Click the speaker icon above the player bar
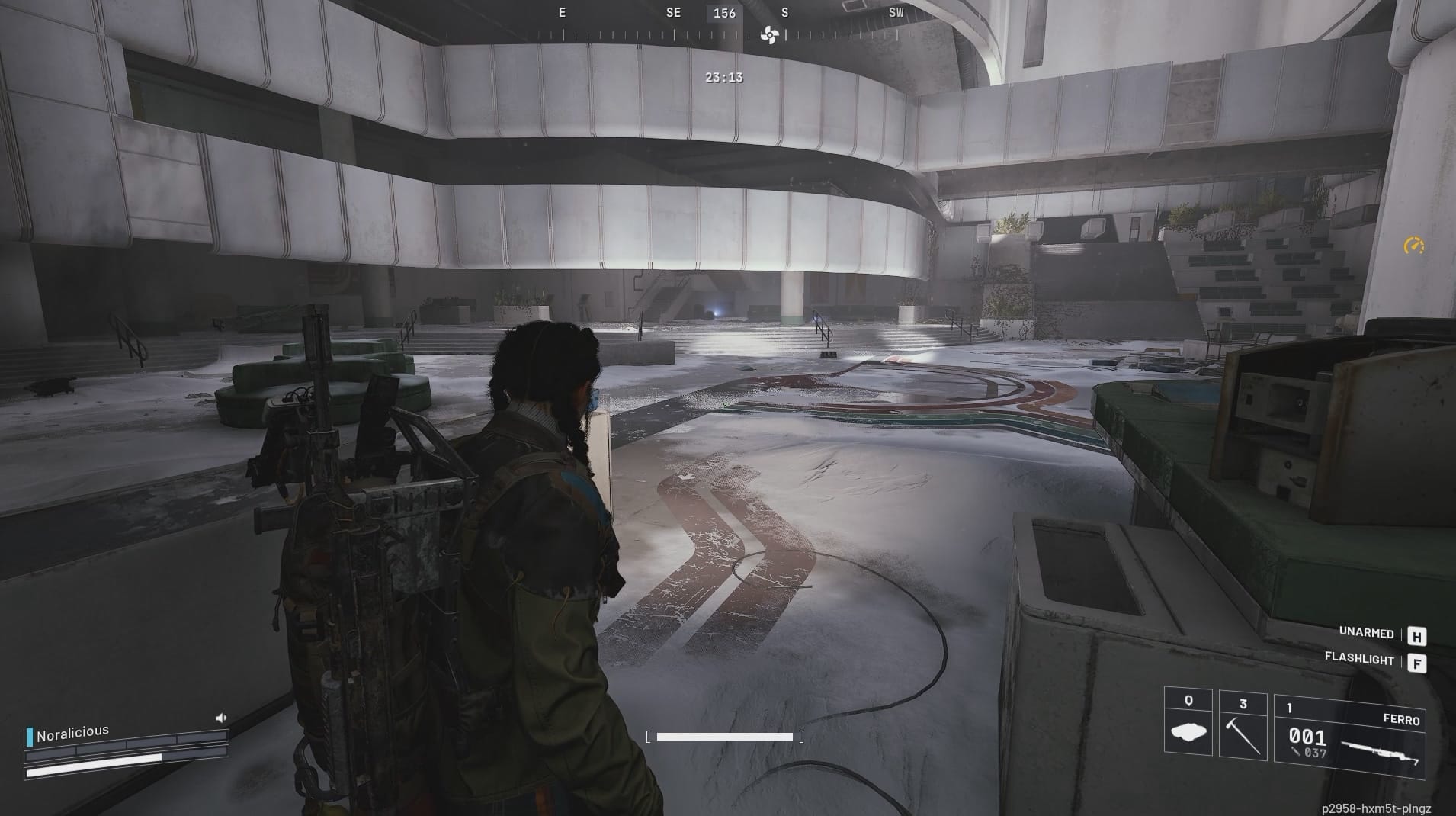The image size is (1456, 816). 220,717
